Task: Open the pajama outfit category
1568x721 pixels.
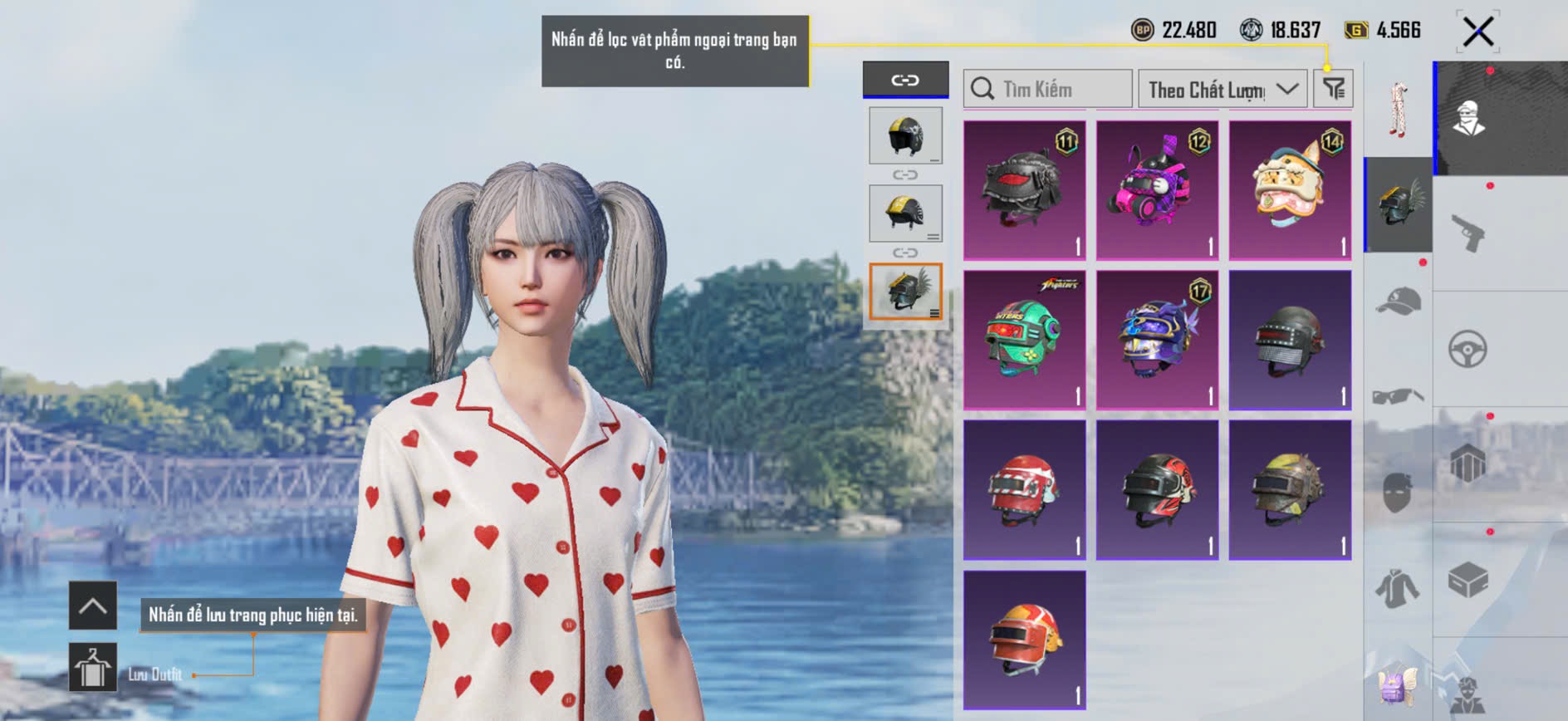Action: pyautogui.click(x=1399, y=109)
